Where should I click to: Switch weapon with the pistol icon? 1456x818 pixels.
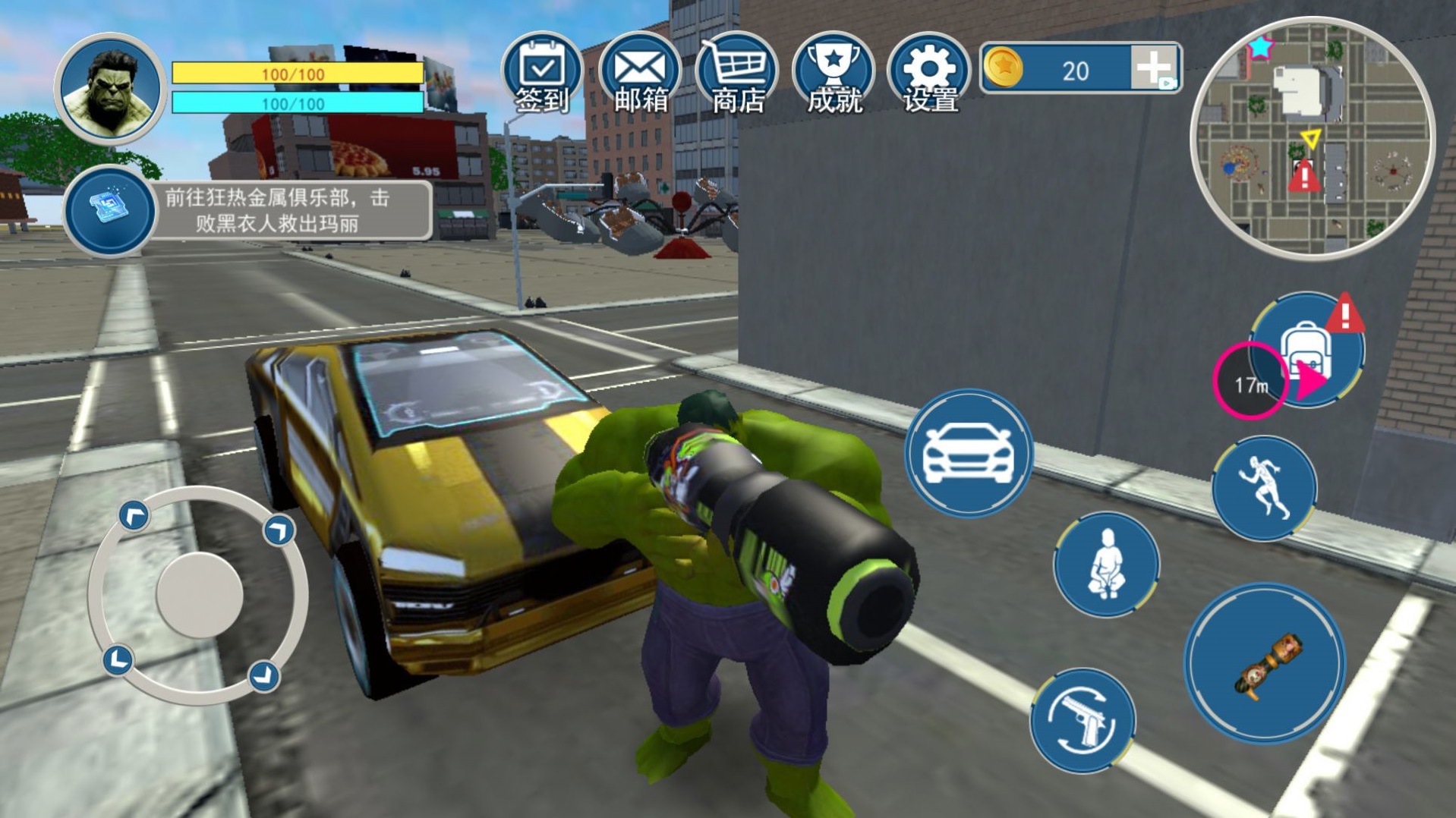point(1083,720)
